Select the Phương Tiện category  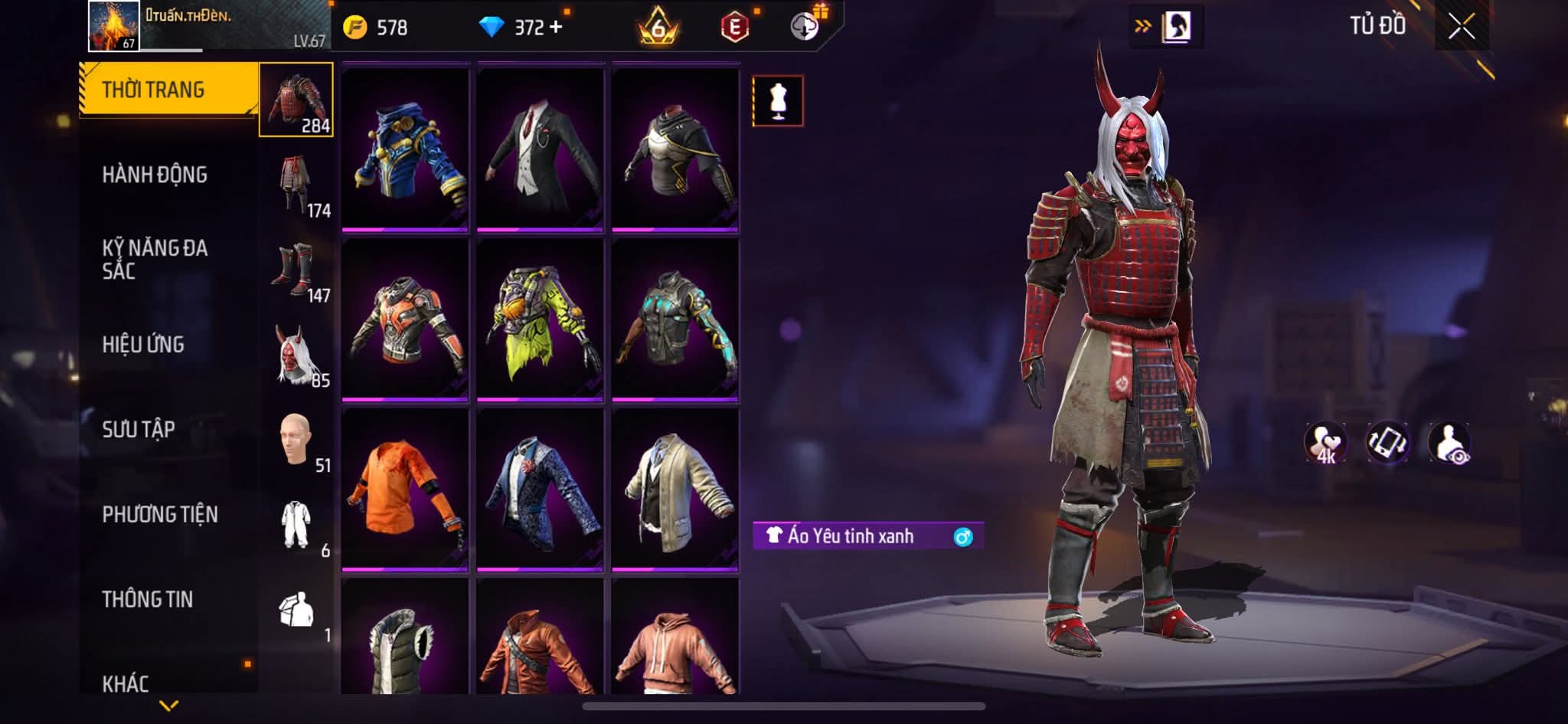point(160,514)
